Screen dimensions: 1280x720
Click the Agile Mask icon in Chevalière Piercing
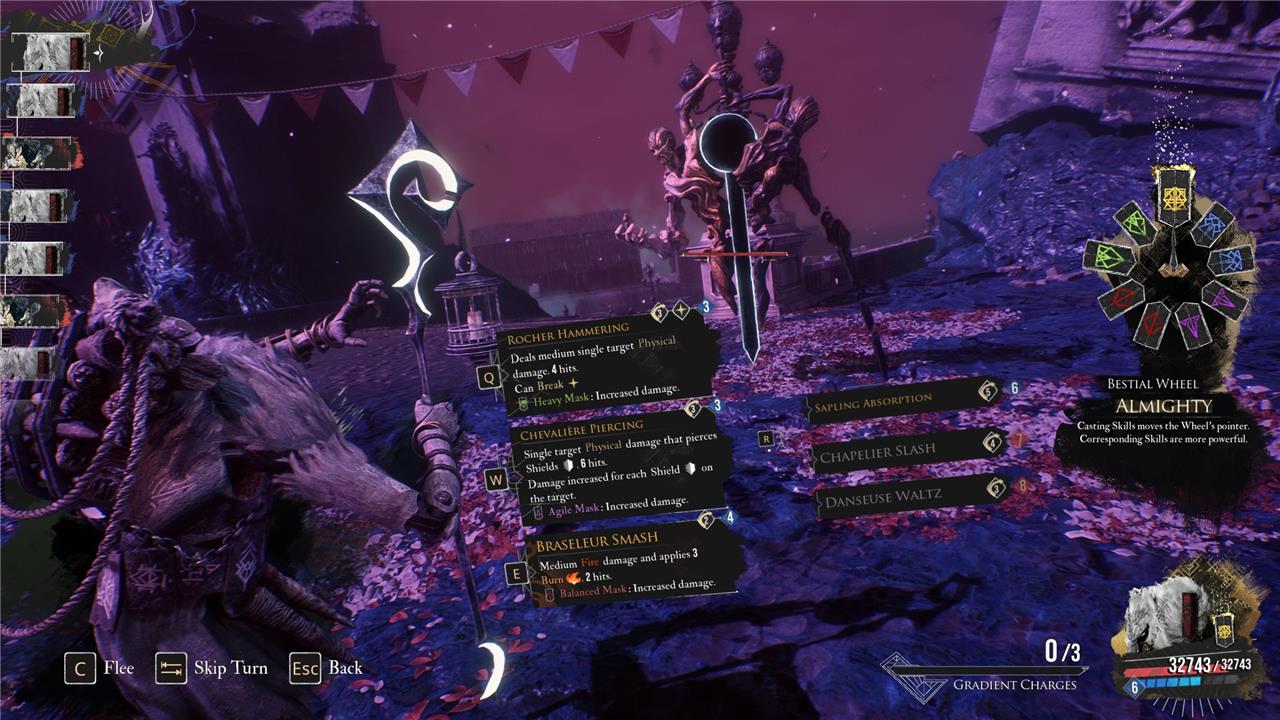539,509
